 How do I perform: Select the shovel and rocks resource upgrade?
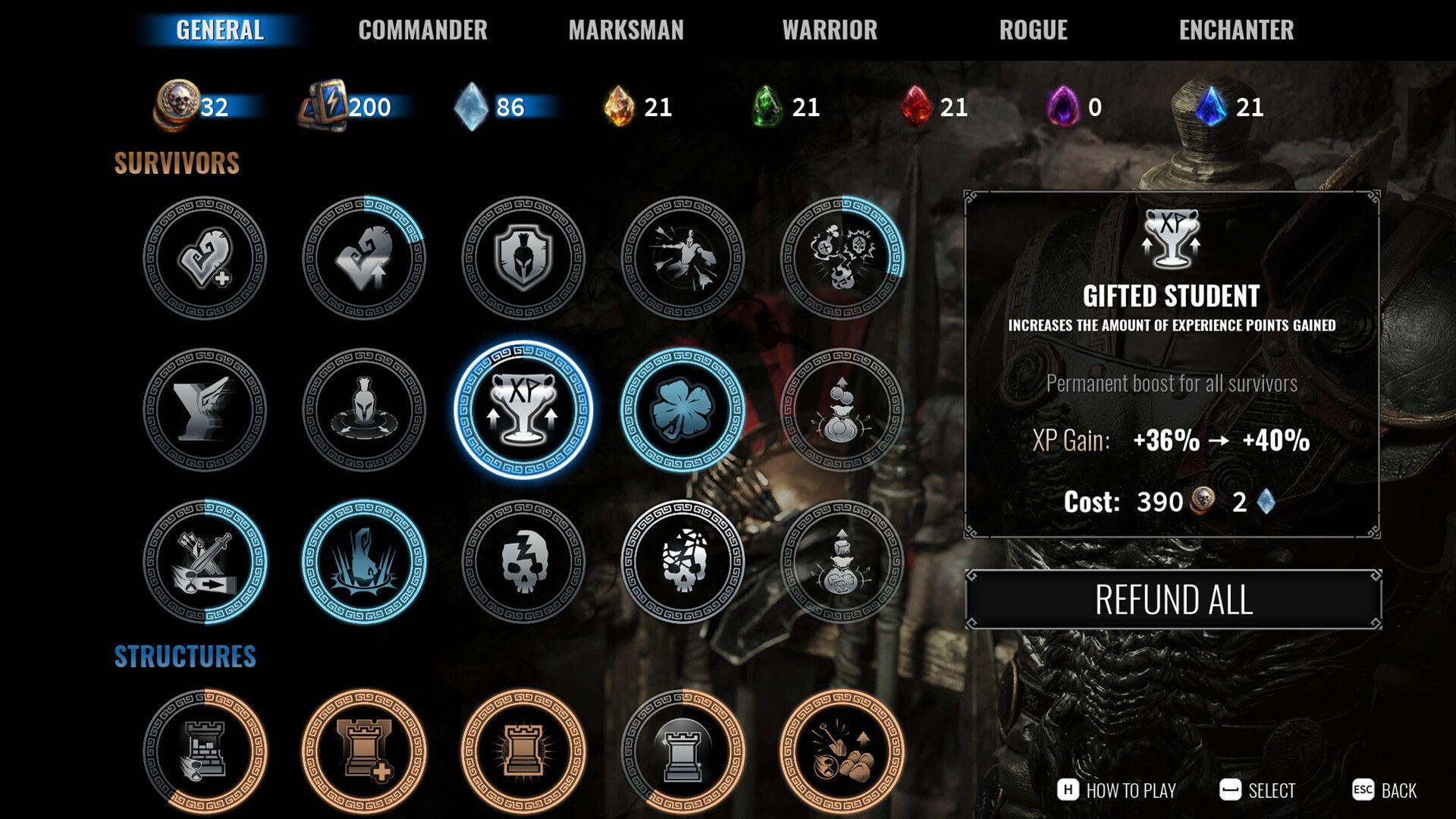842,751
